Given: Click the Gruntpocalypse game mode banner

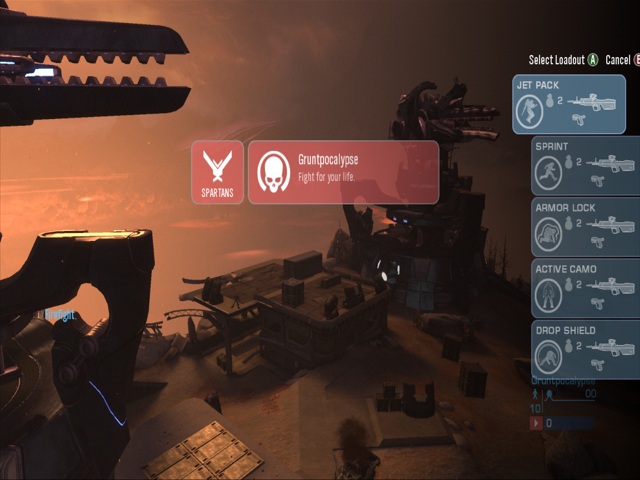Looking at the screenshot, I should click(x=343, y=172).
